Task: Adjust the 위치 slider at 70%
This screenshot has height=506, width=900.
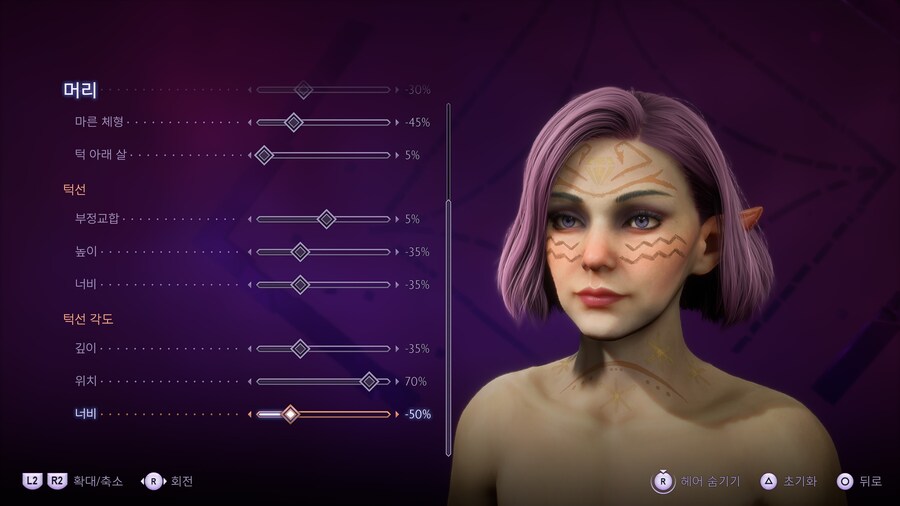Action: click(x=369, y=381)
